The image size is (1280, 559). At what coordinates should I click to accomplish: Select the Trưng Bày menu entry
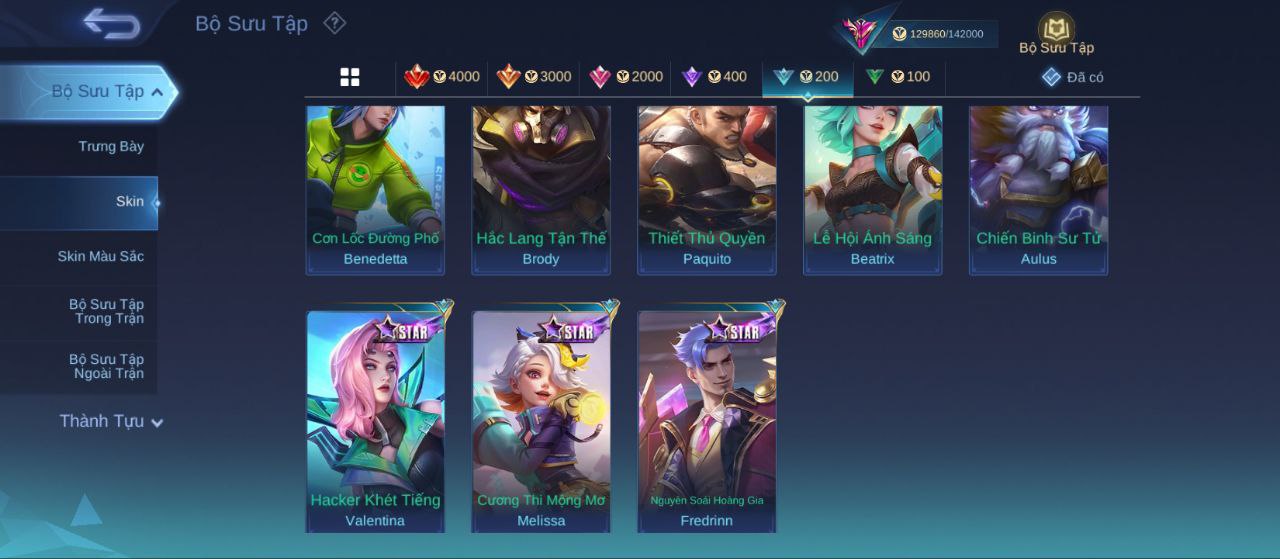click(x=111, y=146)
